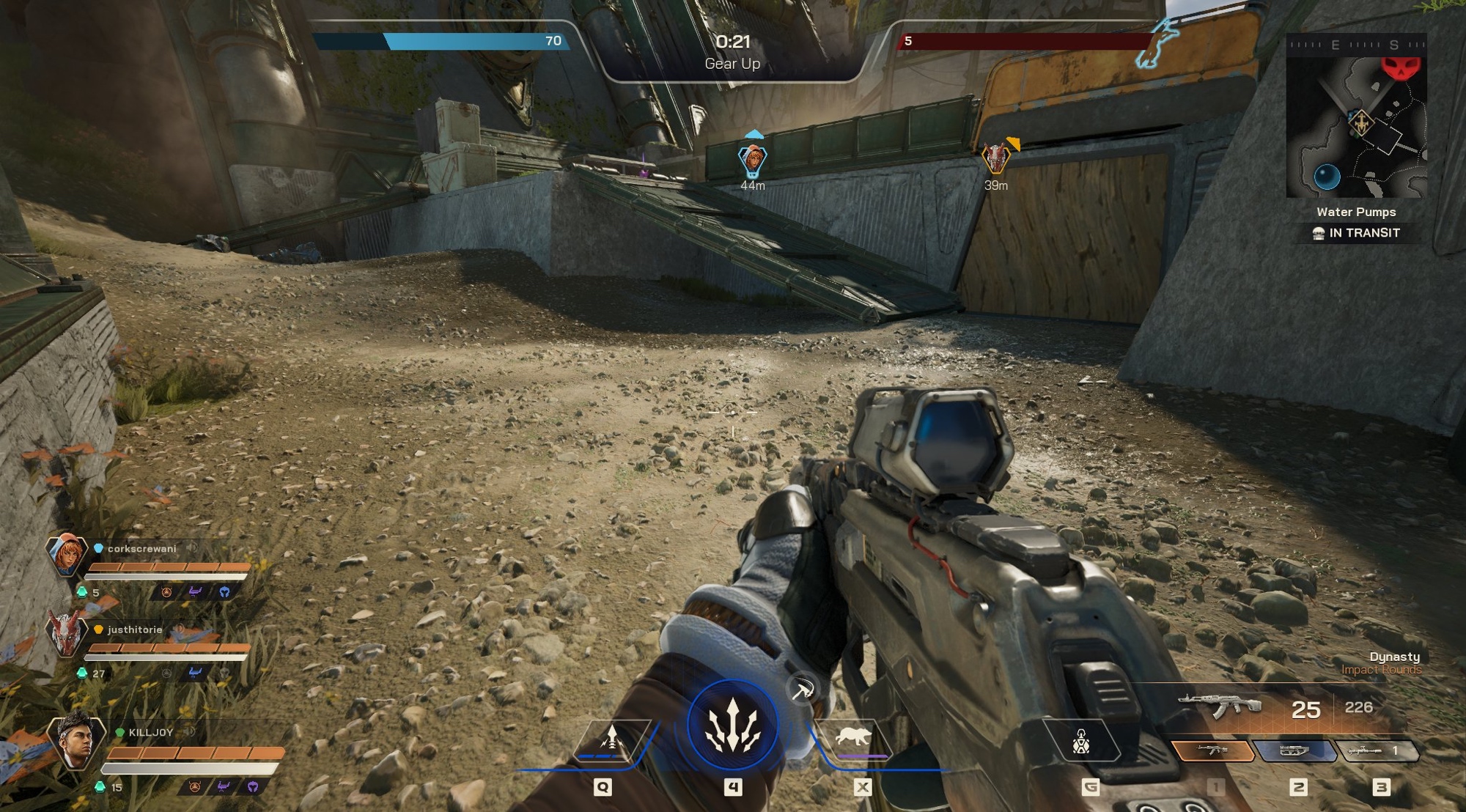The height and width of the screenshot is (812, 1466).
Task: Click the blue circle objective on minimap
Action: coord(1327,177)
